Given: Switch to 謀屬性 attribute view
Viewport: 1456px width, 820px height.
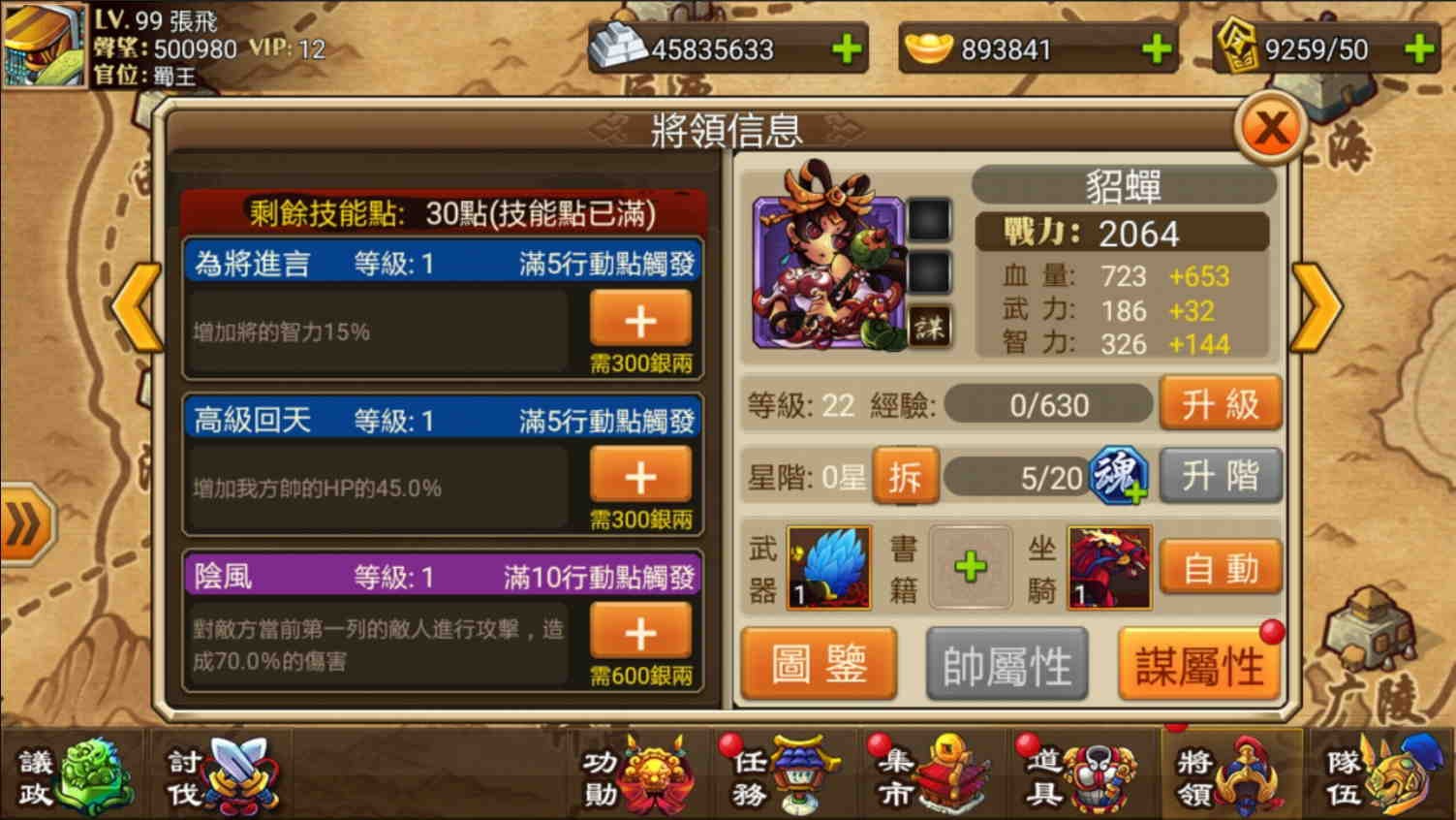Looking at the screenshot, I should 1201,664.
